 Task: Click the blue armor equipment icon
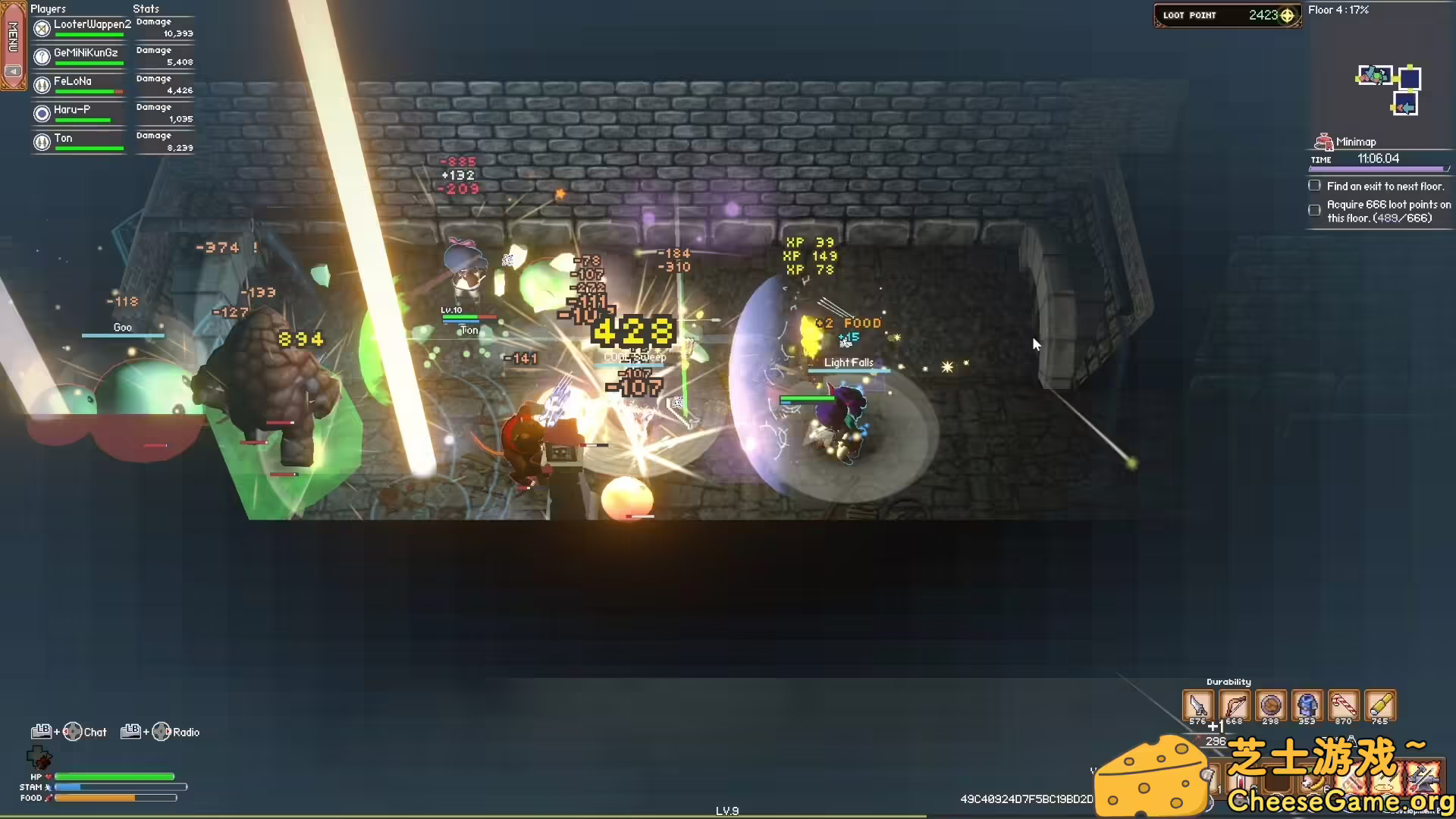tap(1307, 705)
